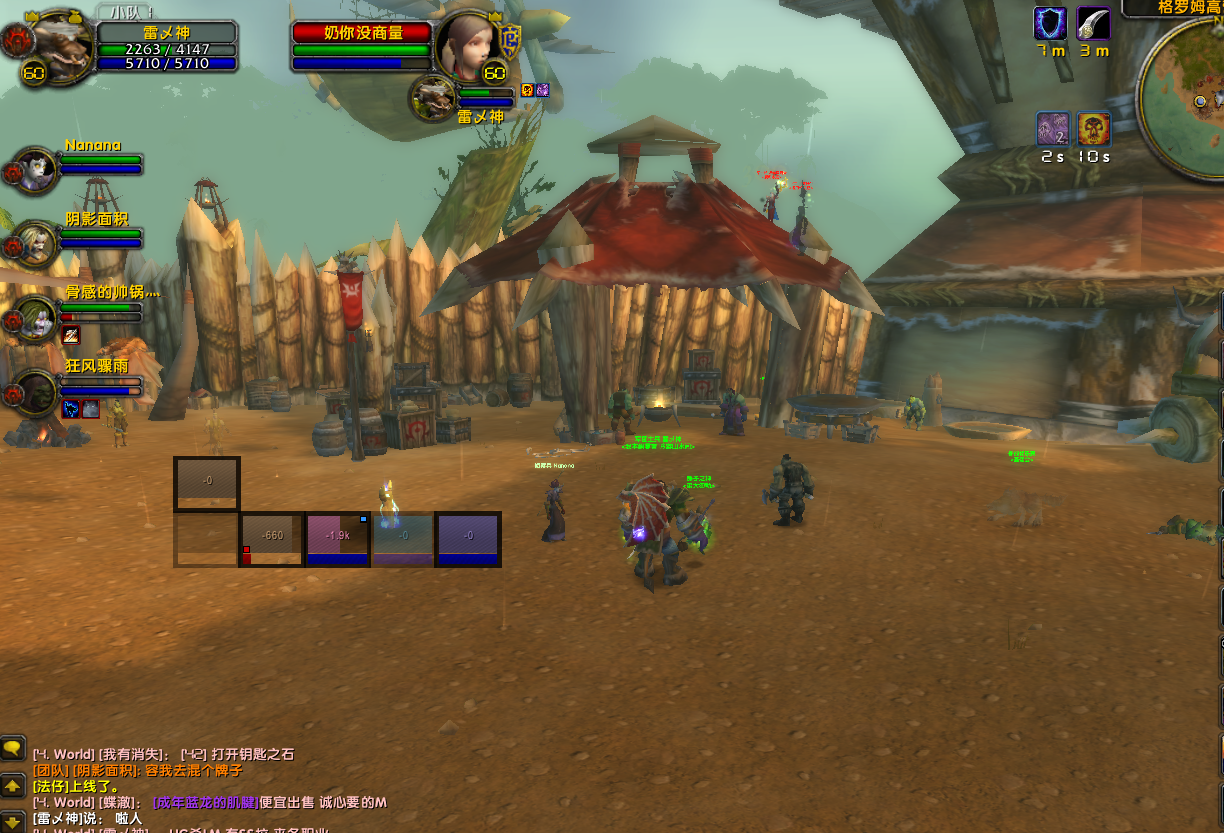Click the chat scroll-down arrow button
1224x833 pixels.
pyautogui.click(x=13, y=822)
